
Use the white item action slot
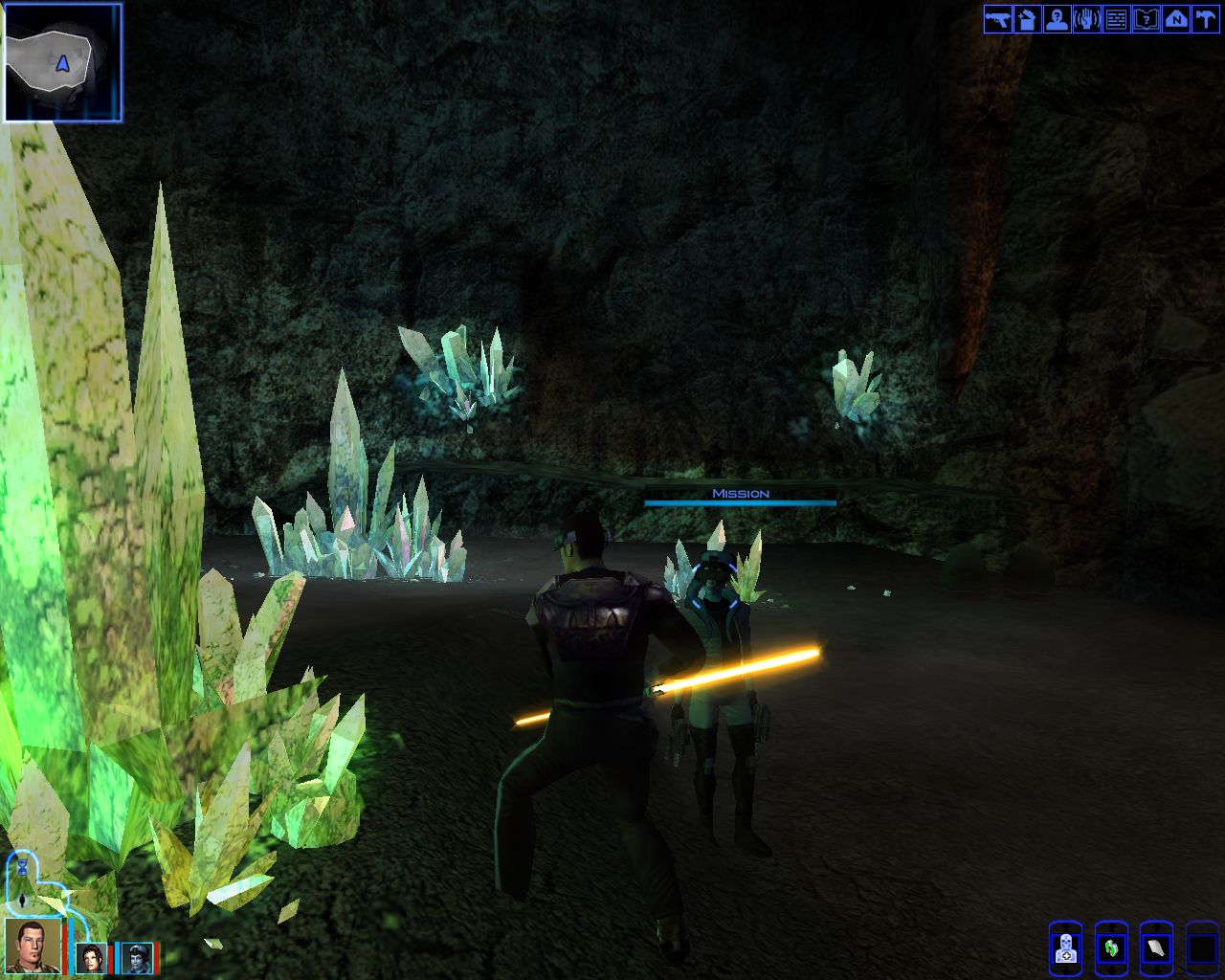tap(1156, 948)
